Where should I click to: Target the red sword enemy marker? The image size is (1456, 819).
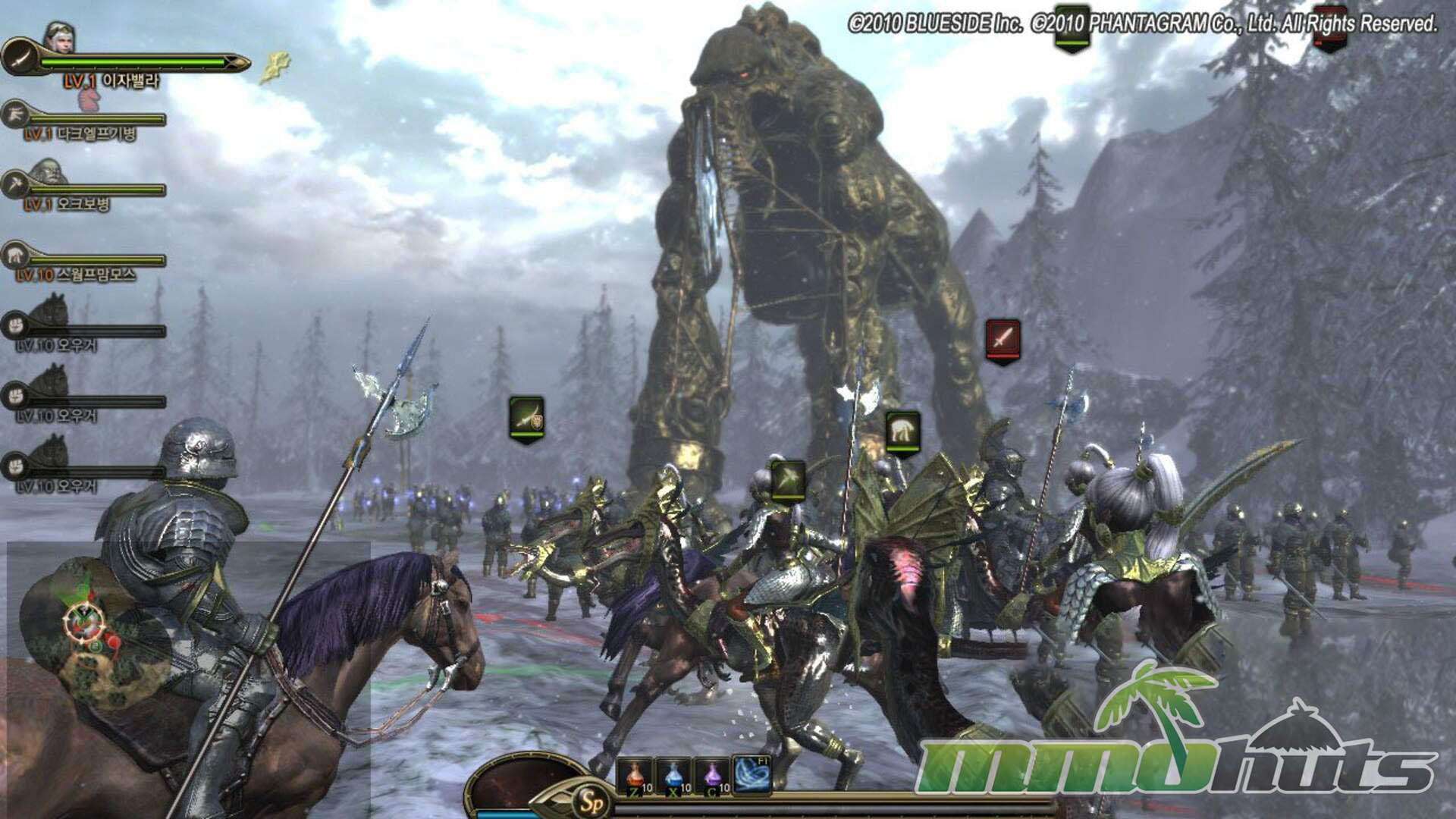coord(1003,339)
